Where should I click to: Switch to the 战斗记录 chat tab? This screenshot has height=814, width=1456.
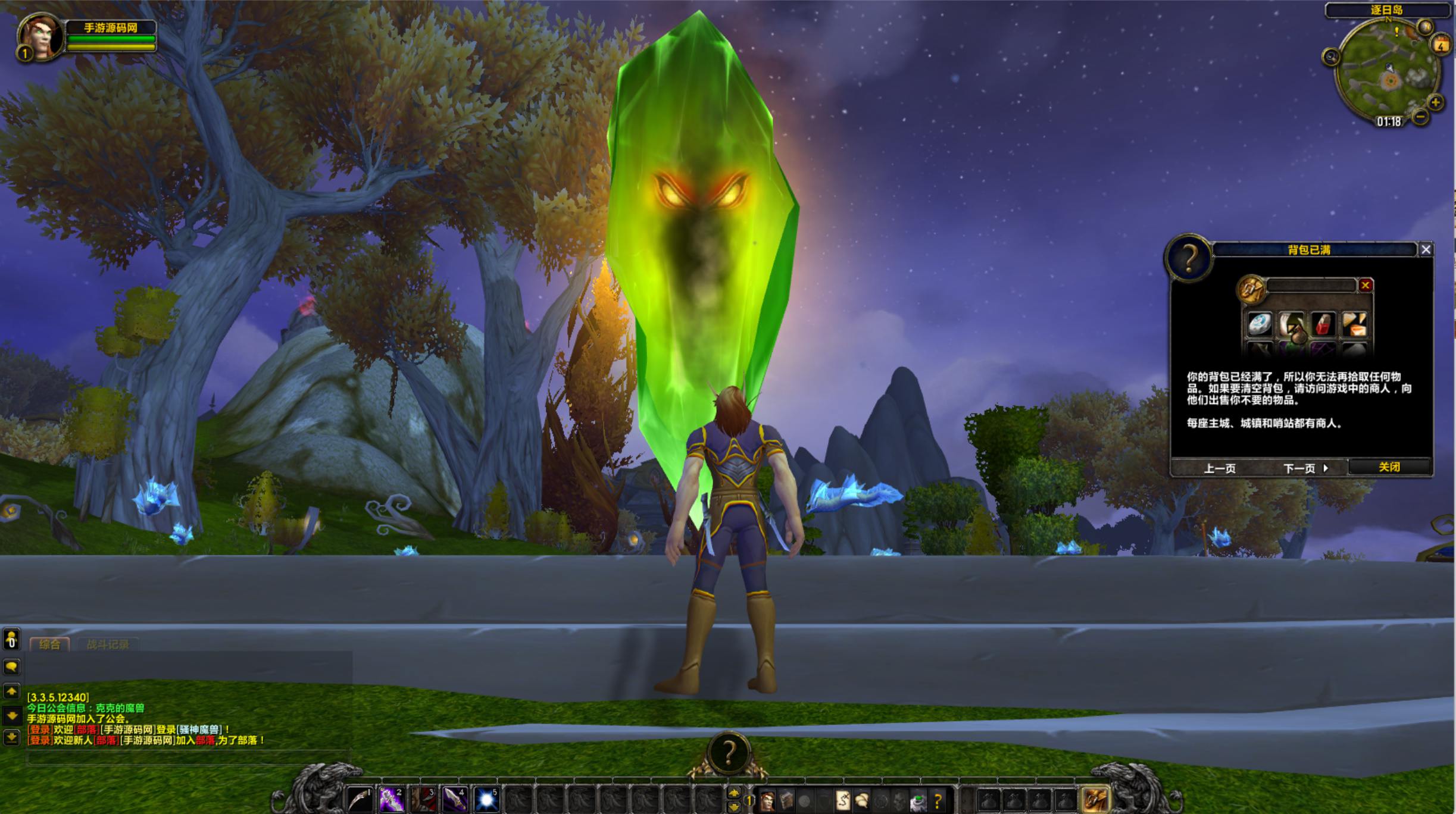(108, 644)
